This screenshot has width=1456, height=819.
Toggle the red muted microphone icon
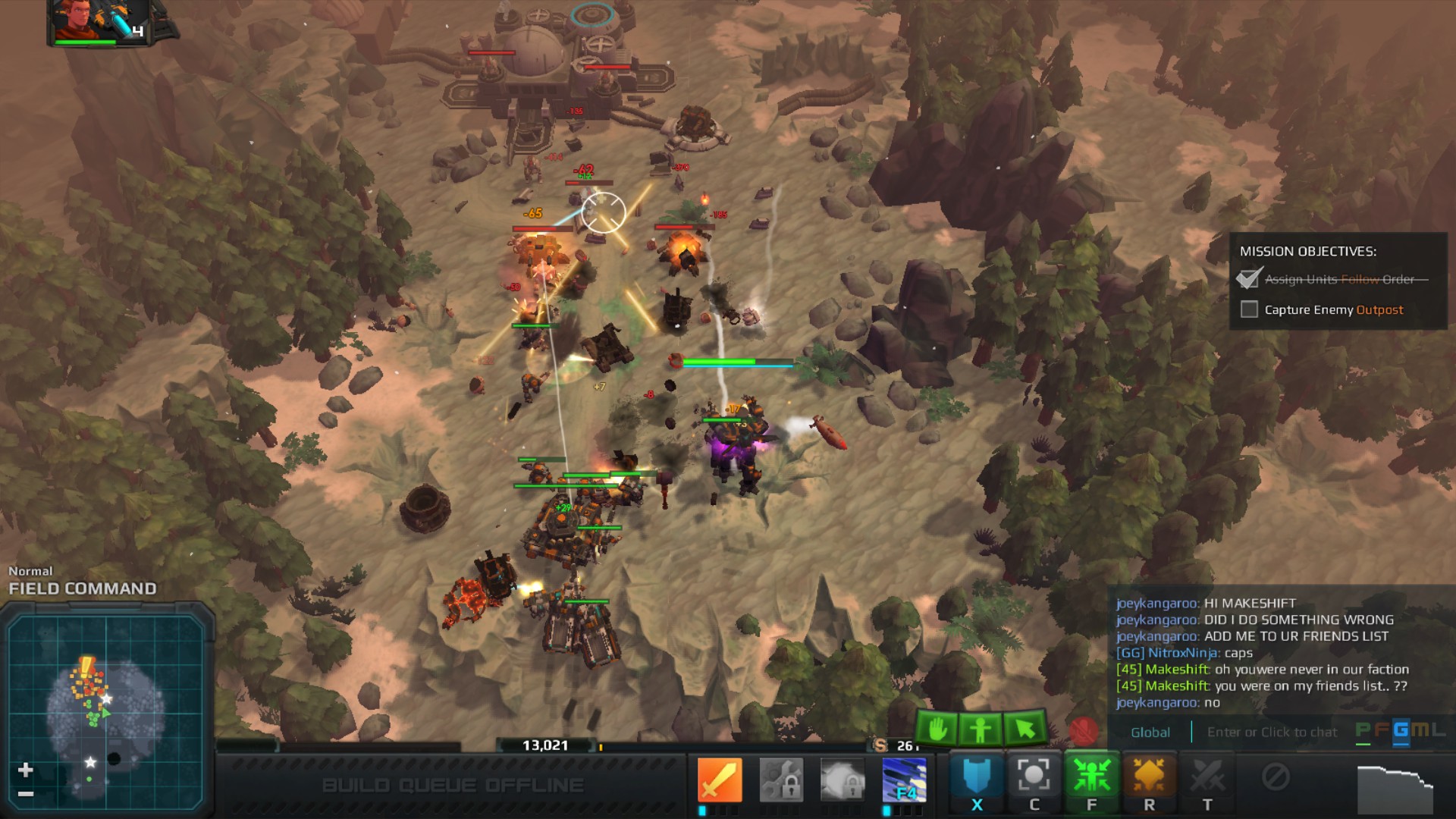[1083, 731]
